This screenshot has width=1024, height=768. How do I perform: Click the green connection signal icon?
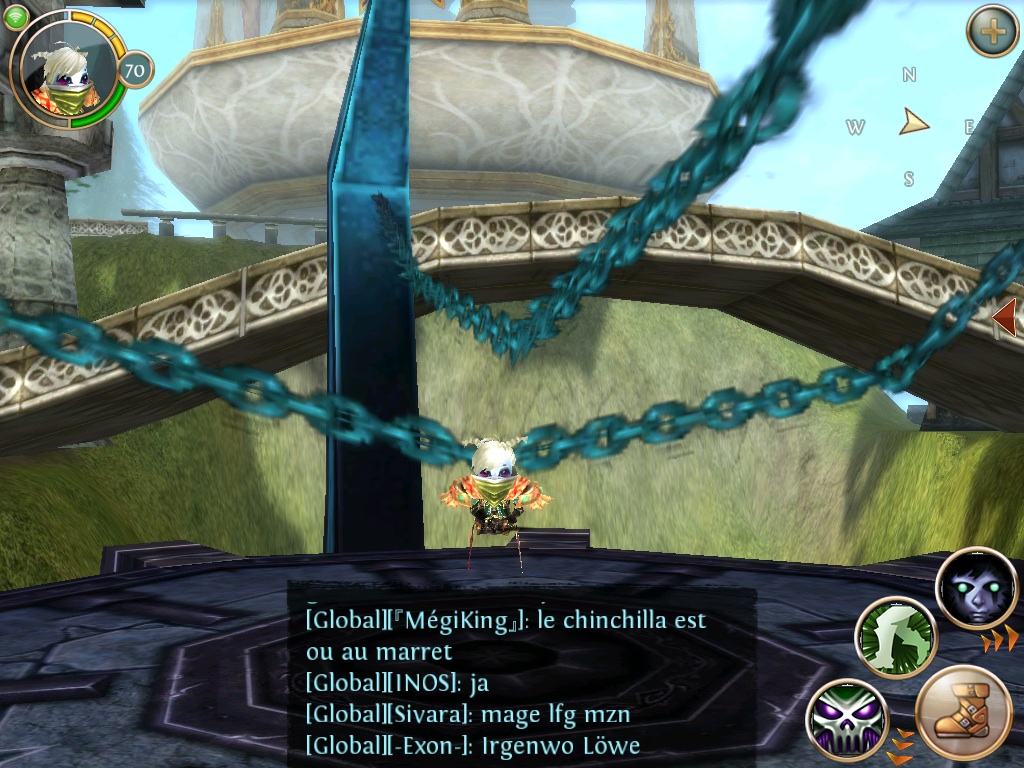click(x=16, y=17)
